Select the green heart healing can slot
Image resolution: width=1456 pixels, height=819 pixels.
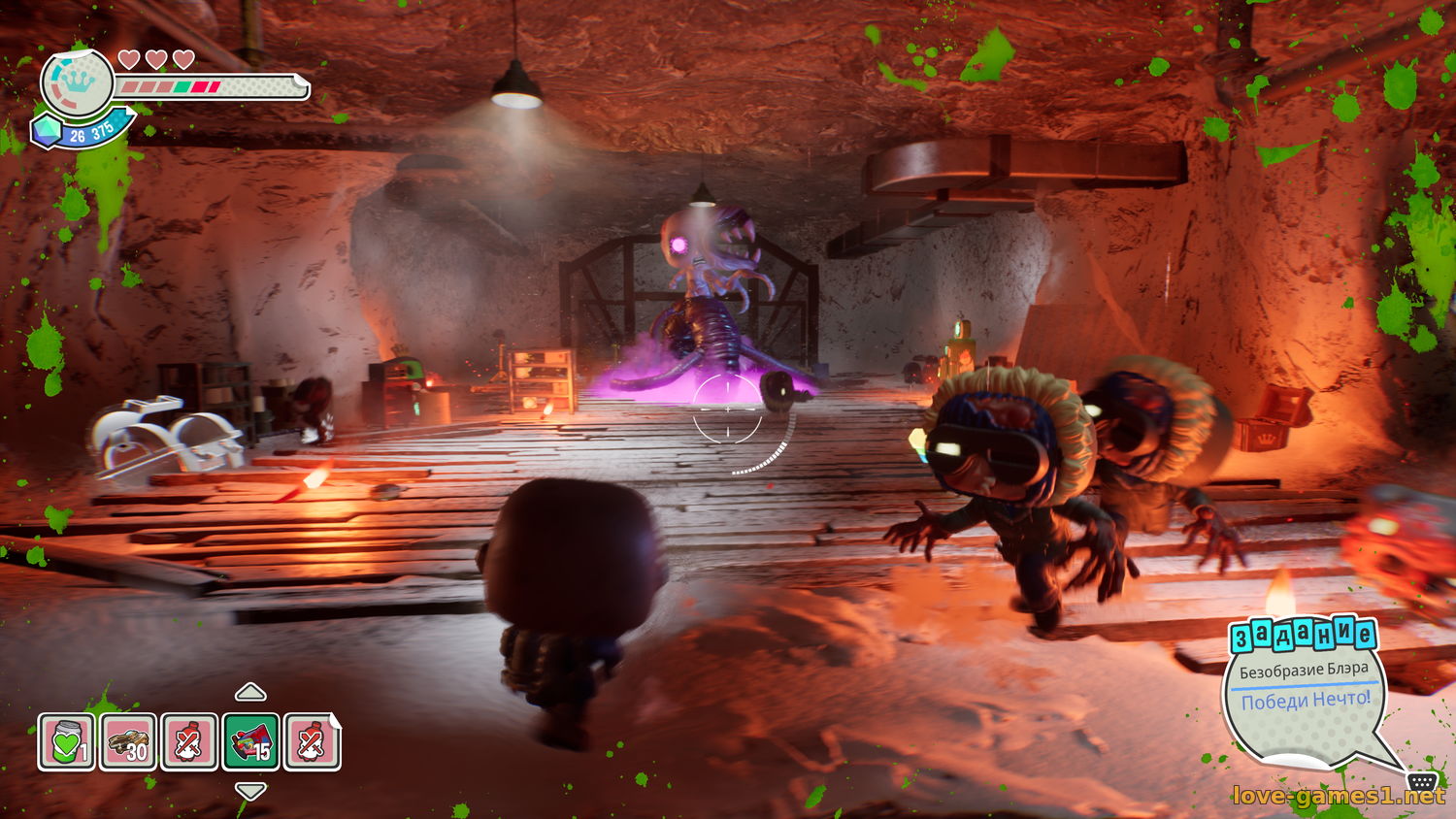[67, 742]
